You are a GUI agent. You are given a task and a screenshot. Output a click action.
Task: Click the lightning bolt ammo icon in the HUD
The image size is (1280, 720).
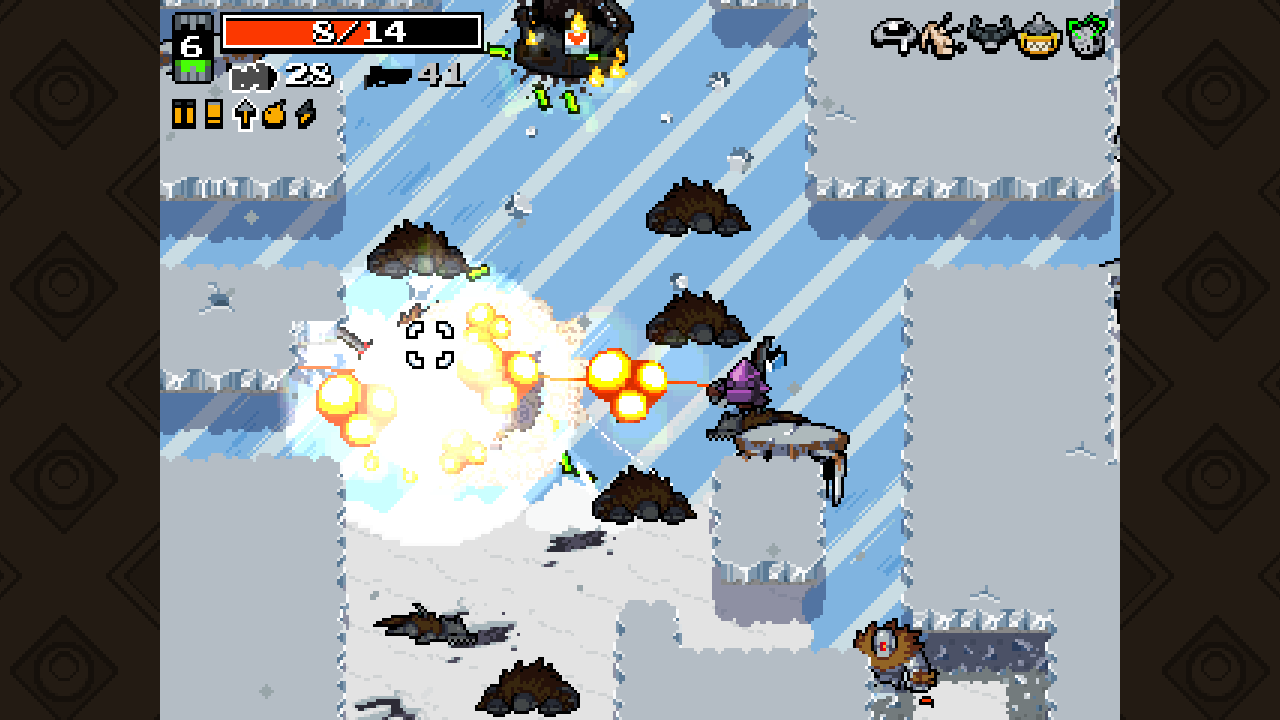point(303,113)
